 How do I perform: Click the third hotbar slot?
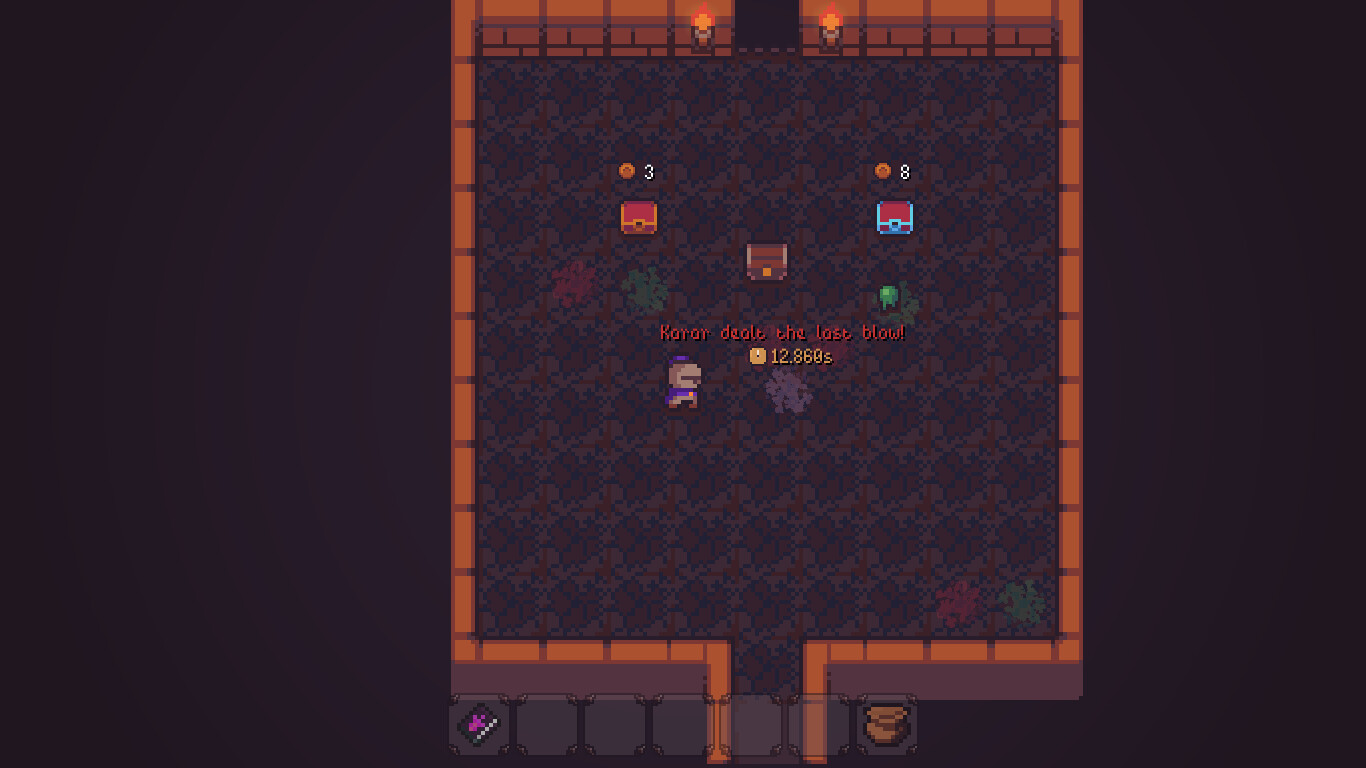coord(613,726)
